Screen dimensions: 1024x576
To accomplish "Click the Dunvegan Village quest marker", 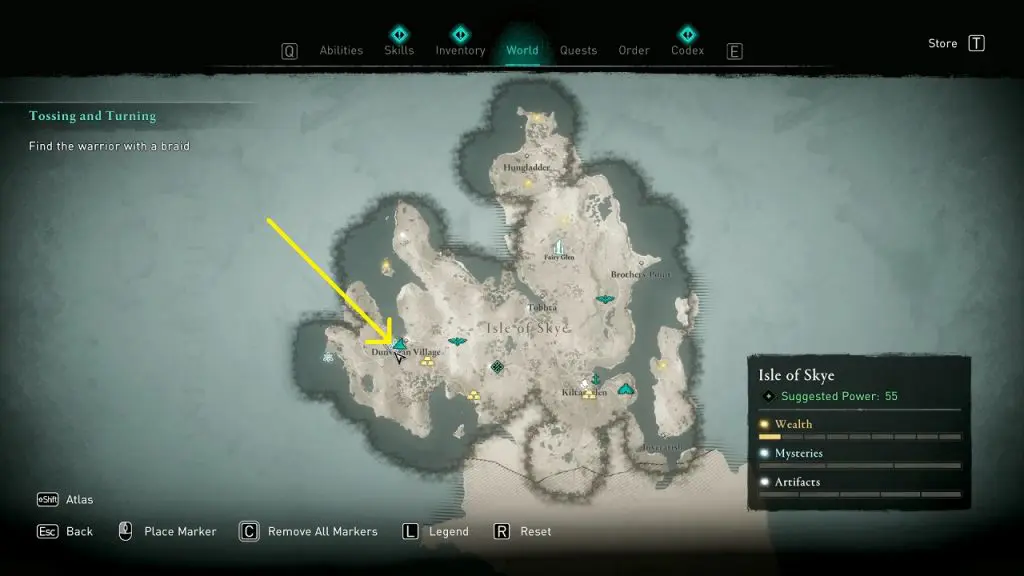I will (398, 343).
